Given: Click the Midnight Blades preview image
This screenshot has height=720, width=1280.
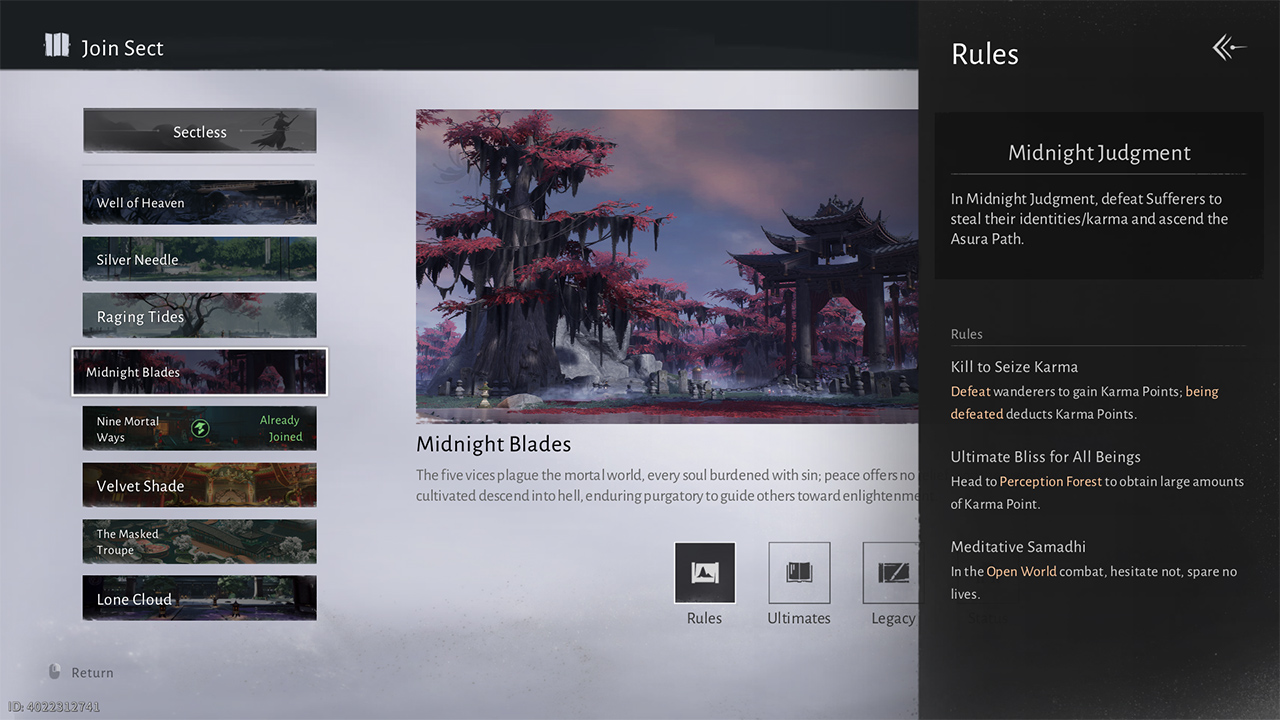Looking at the screenshot, I should (x=666, y=265).
